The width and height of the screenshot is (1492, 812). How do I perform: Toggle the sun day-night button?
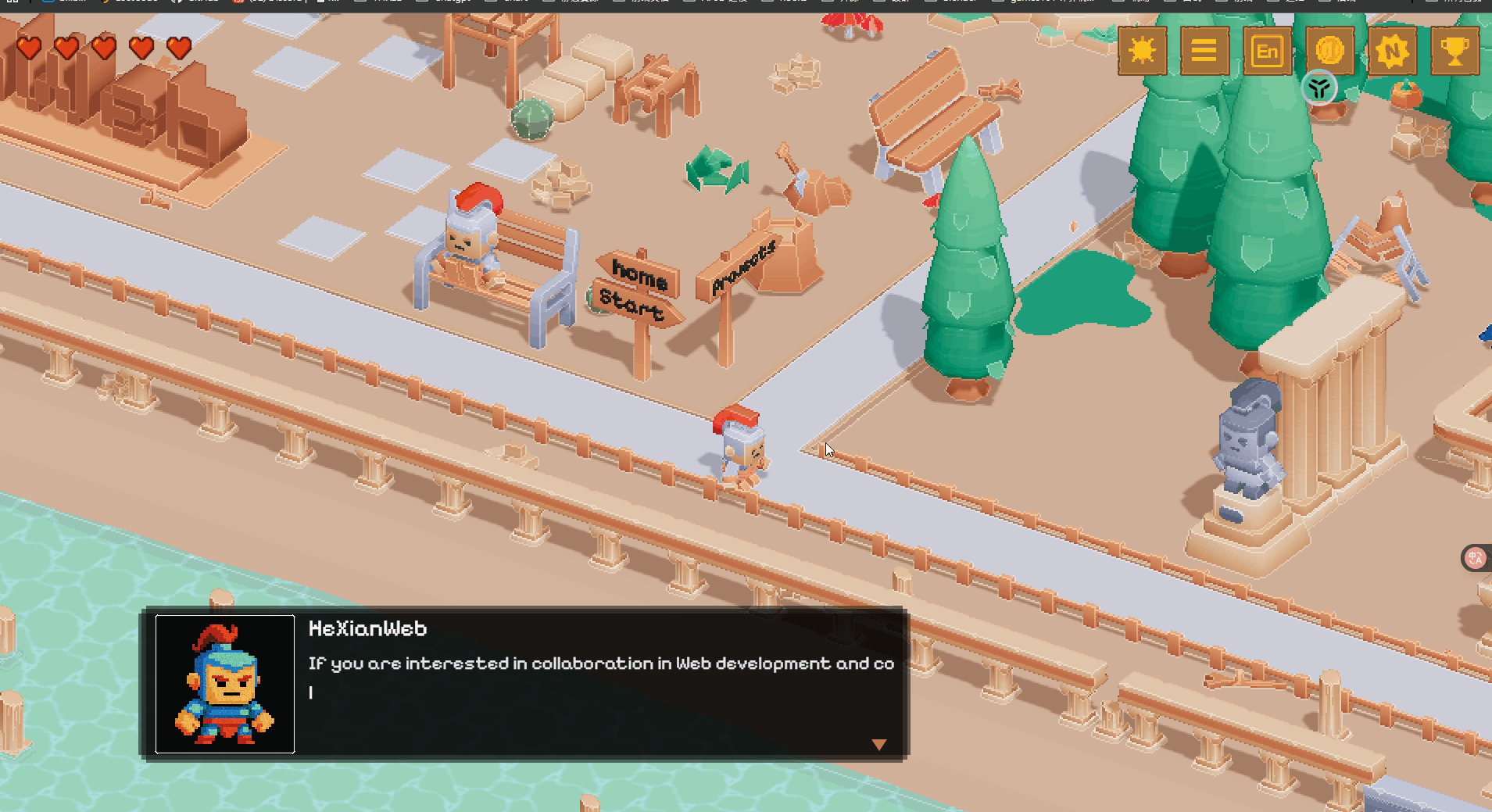tap(1142, 52)
